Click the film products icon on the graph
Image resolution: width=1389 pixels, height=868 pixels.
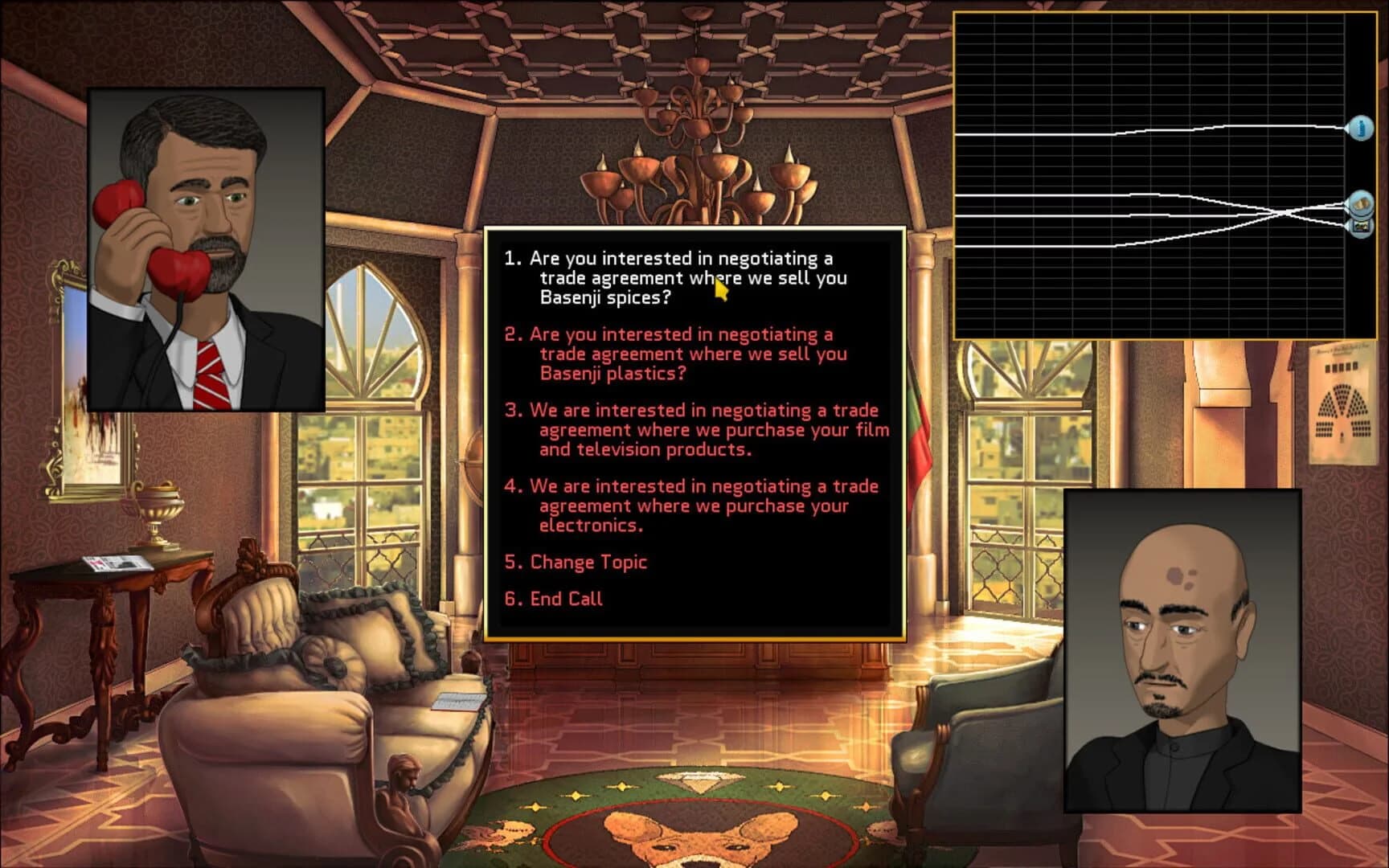click(1361, 226)
